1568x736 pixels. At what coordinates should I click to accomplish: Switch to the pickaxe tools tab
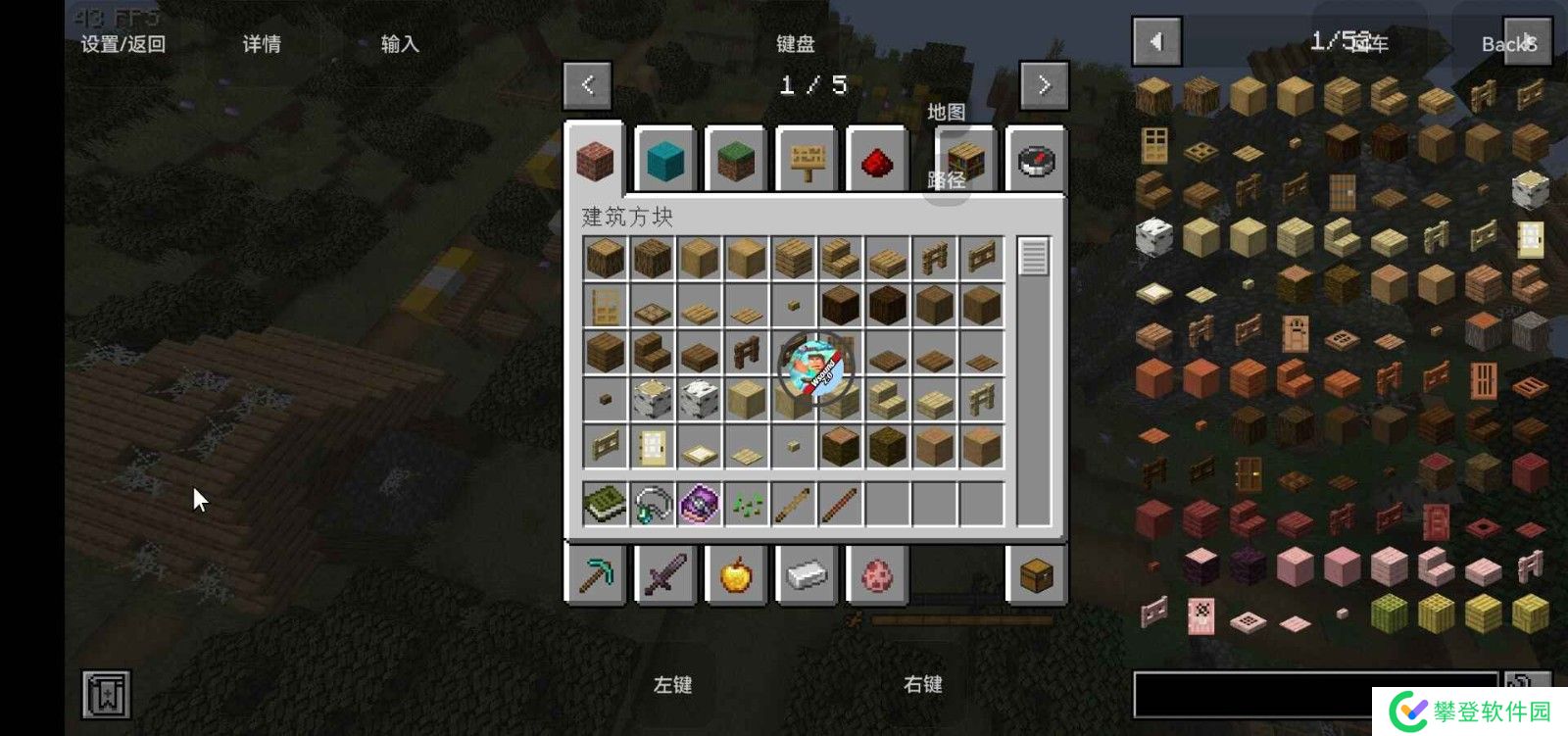596,574
